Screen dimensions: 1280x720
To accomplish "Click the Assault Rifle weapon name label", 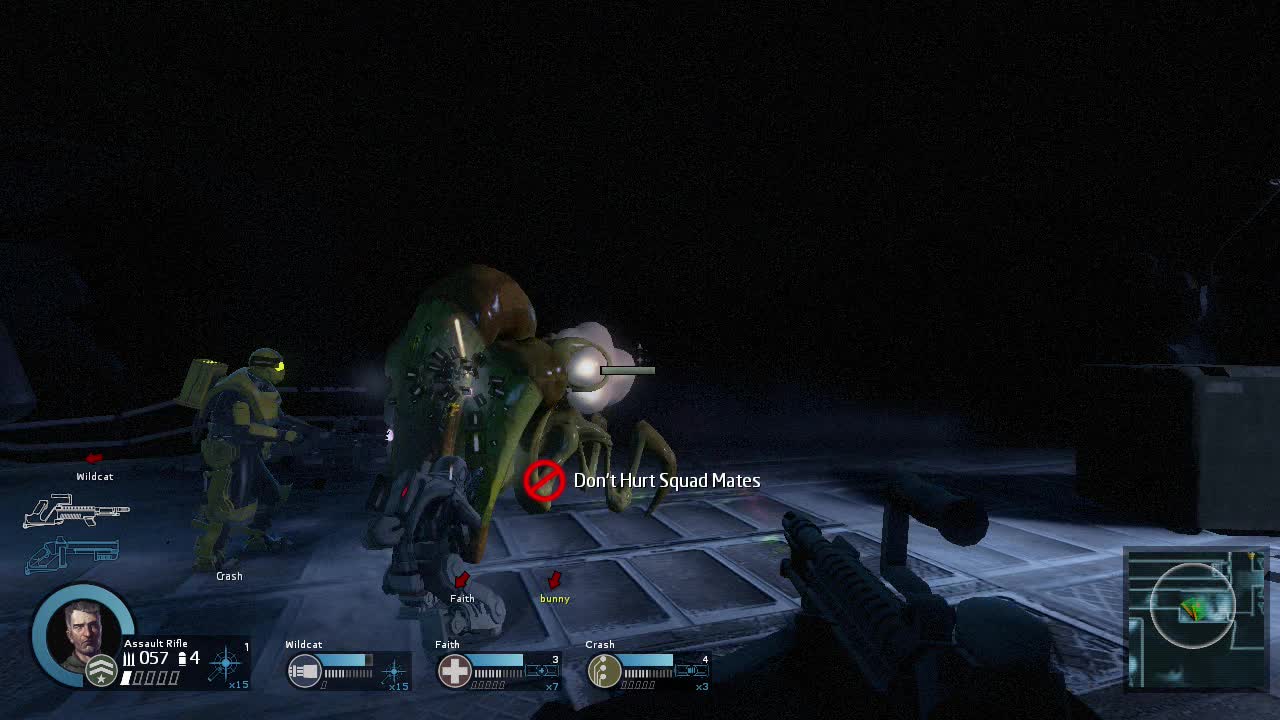I will (156, 642).
